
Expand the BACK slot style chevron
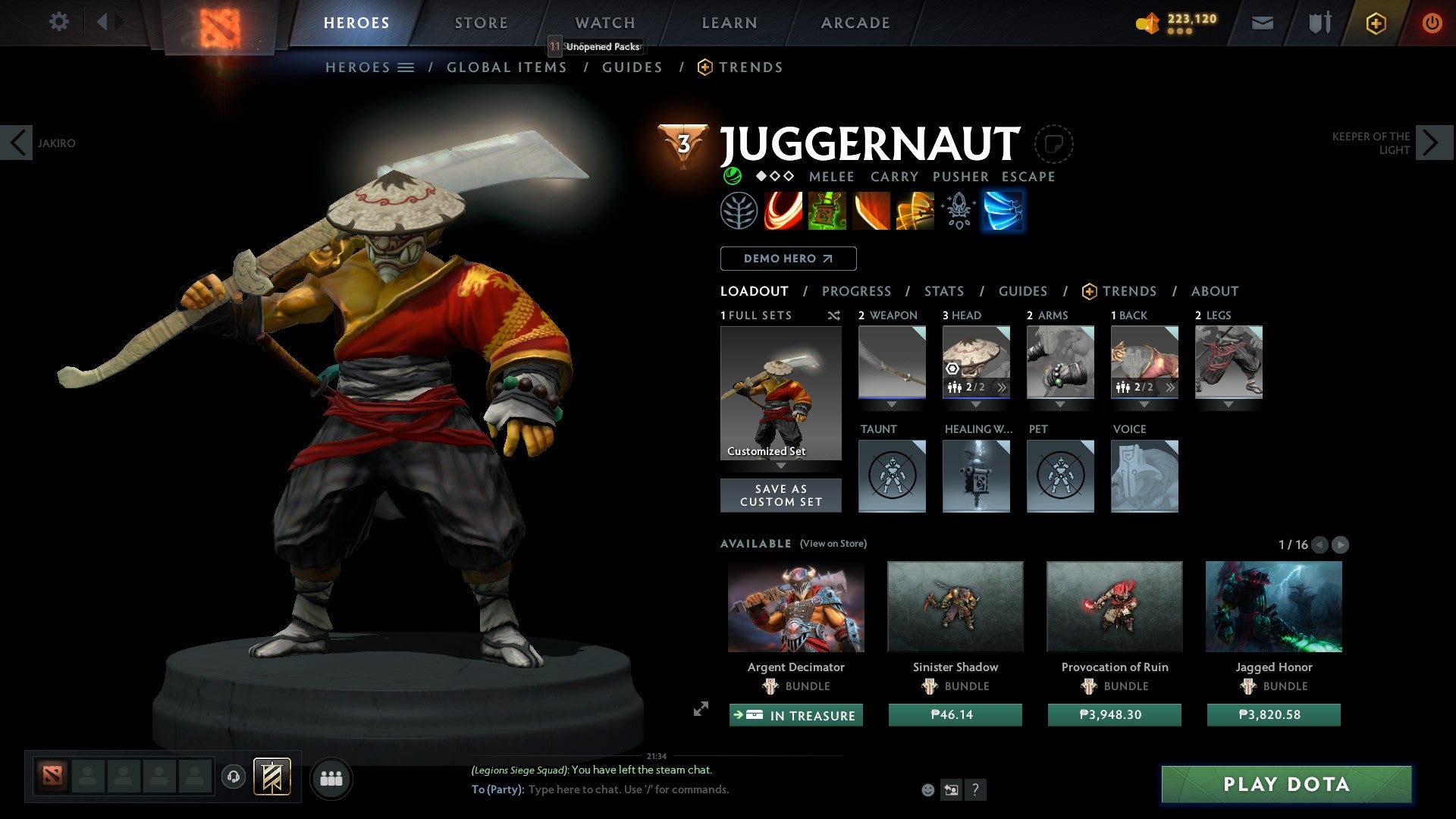click(x=1170, y=388)
